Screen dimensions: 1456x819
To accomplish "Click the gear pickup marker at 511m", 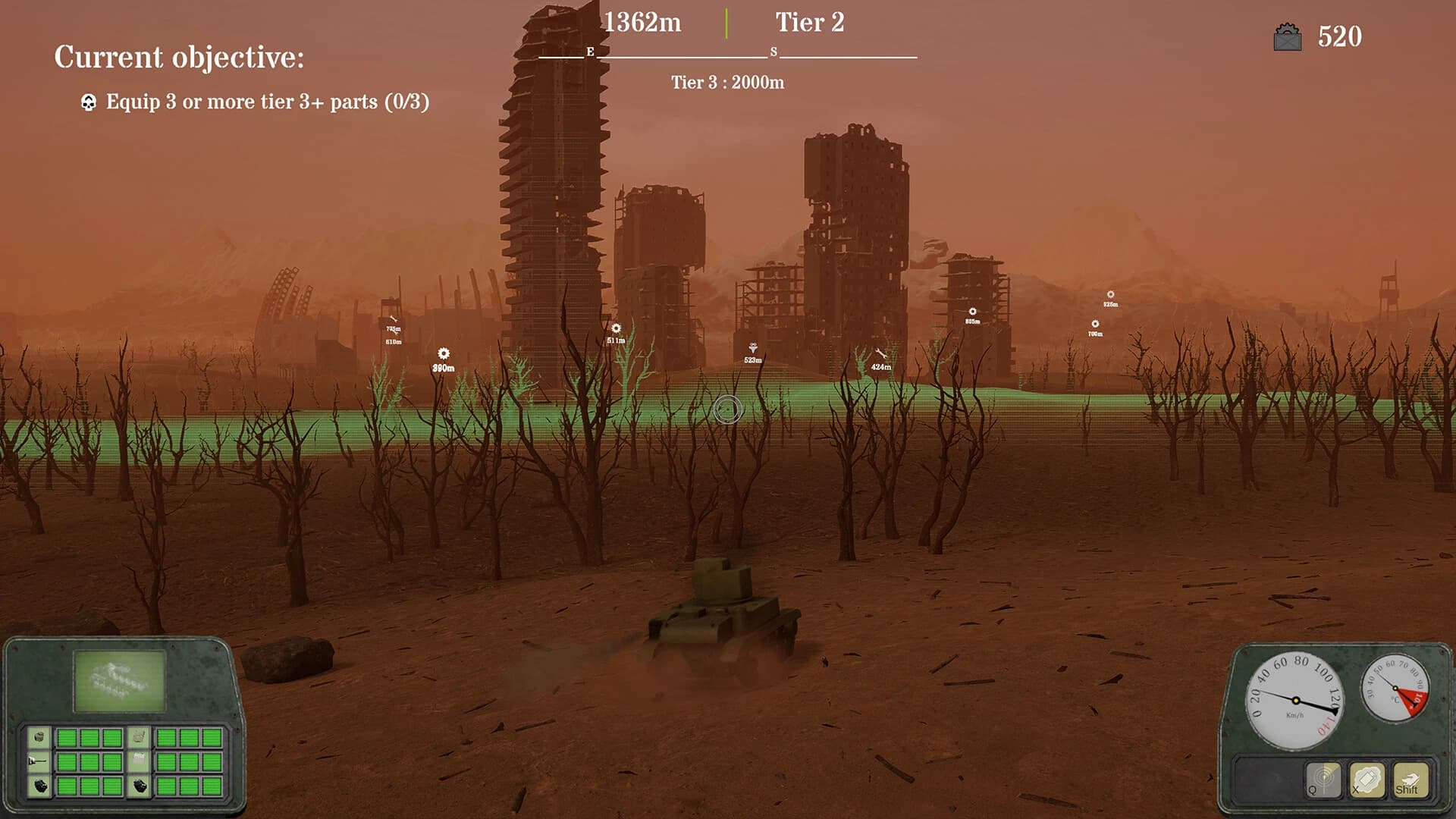I will [615, 328].
